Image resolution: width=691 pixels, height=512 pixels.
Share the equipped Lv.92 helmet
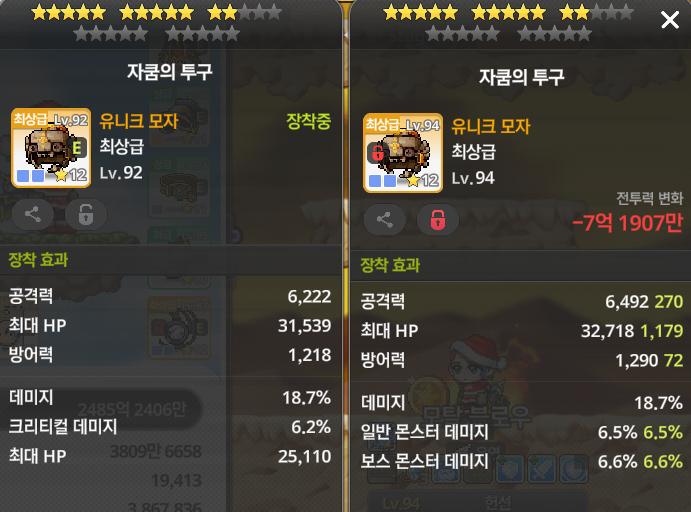click(33, 214)
